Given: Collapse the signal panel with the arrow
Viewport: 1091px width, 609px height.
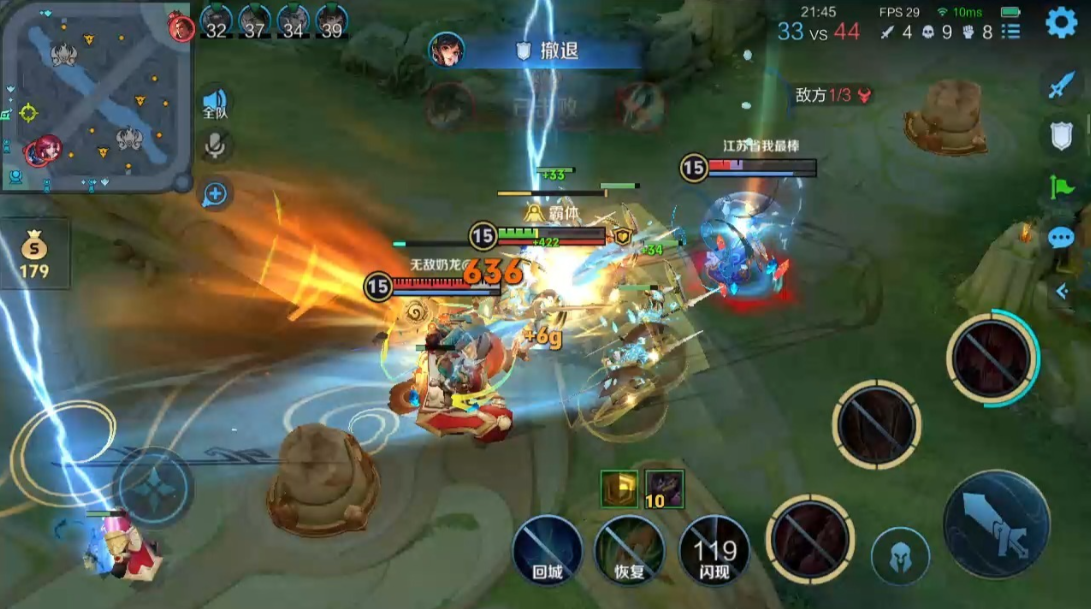Looking at the screenshot, I should [x=1061, y=291].
